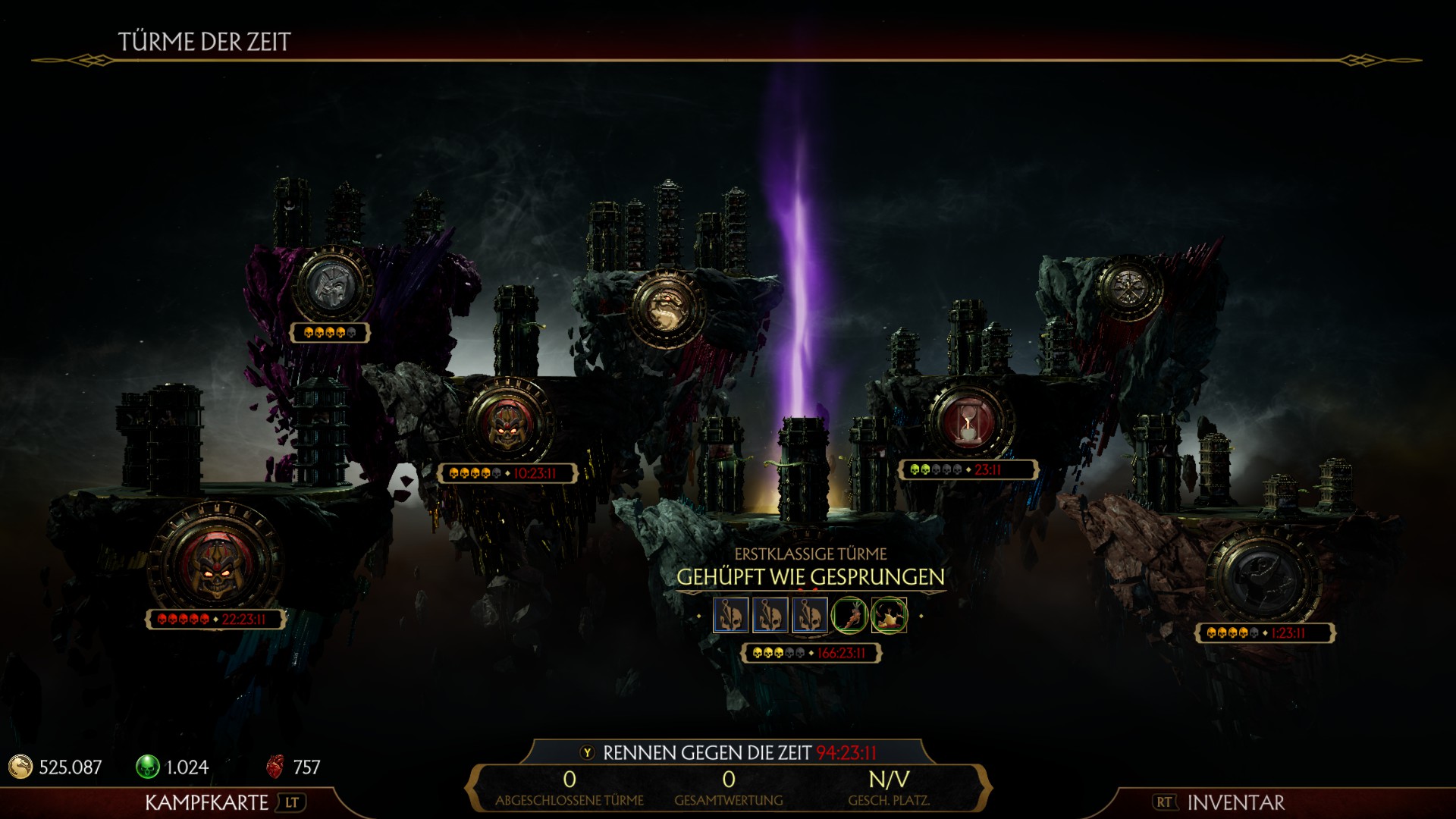
Task: Pick the skull tower with the 10:23:11 timer
Action: coord(508,423)
